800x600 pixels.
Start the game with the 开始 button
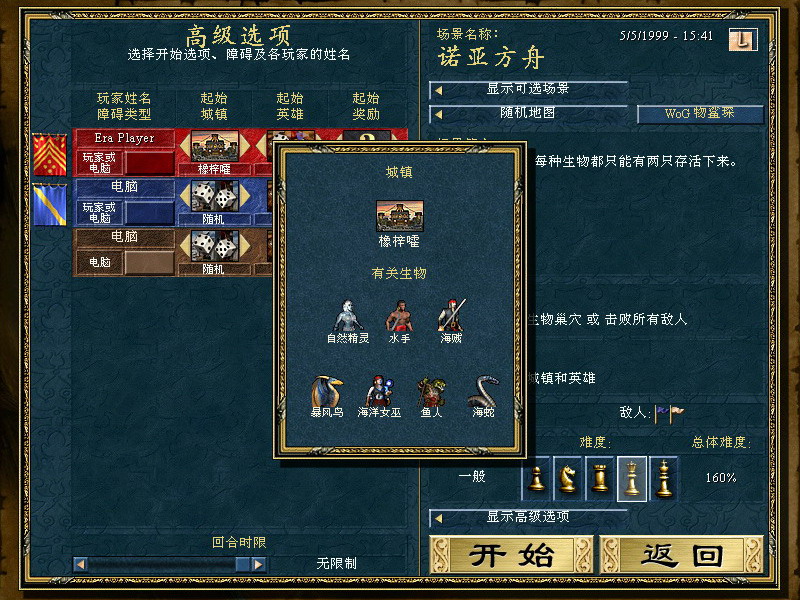[512, 556]
